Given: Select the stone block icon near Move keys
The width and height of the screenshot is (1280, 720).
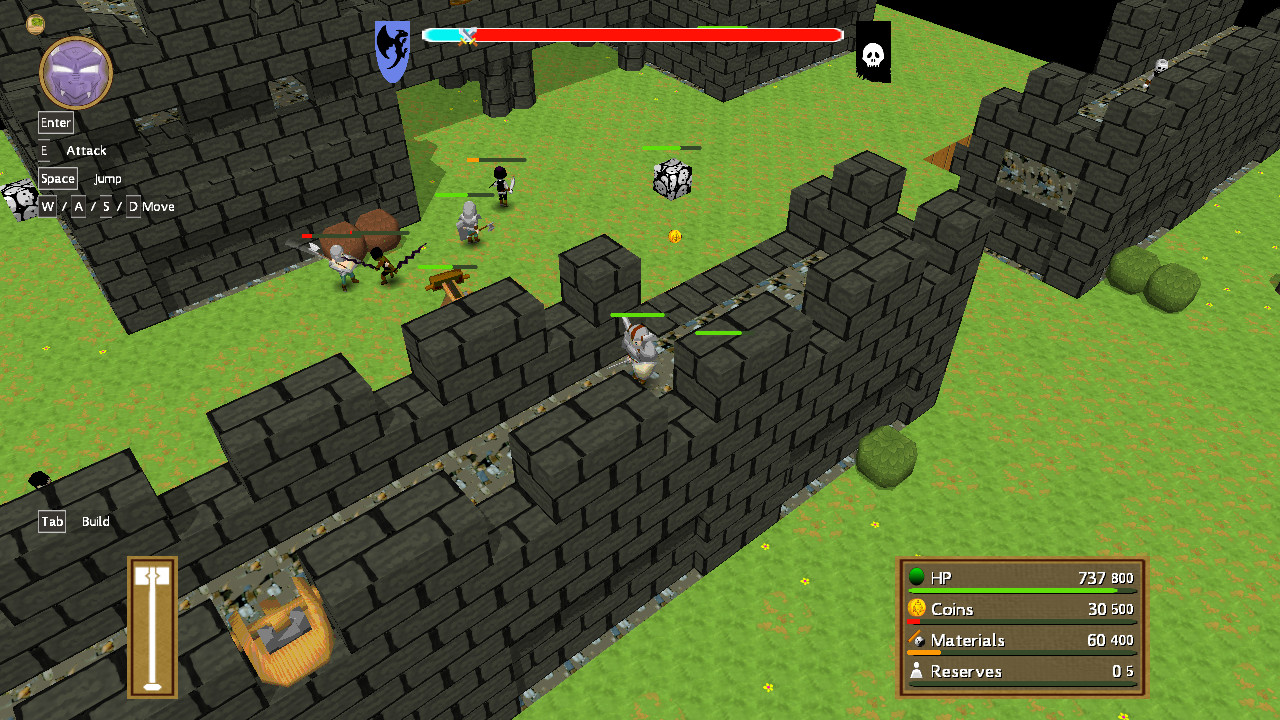Looking at the screenshot, I should [20, 199].
